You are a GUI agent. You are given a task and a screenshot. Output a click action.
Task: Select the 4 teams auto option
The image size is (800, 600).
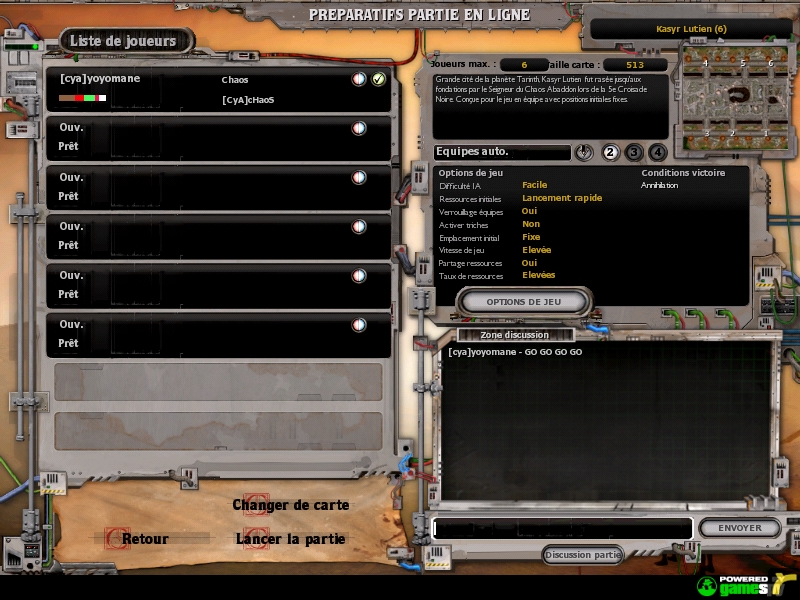point(657,152)
